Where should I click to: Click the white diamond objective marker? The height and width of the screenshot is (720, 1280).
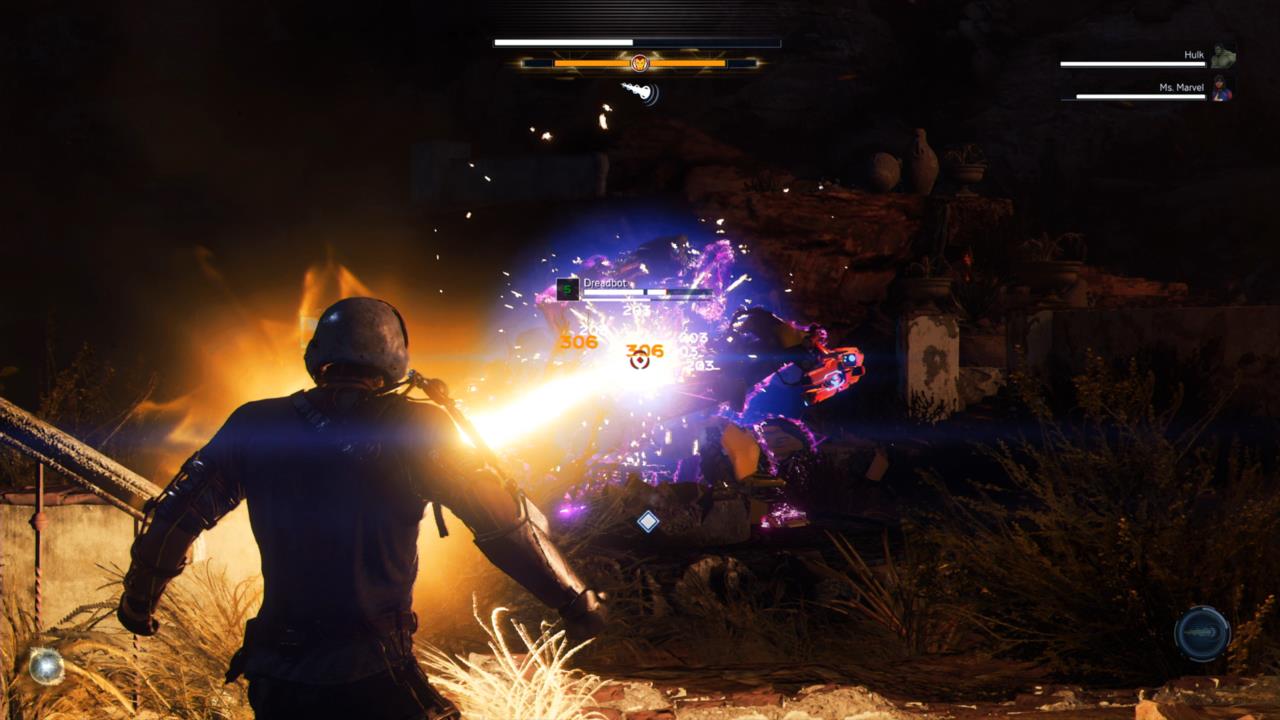(x=649, y=520)
